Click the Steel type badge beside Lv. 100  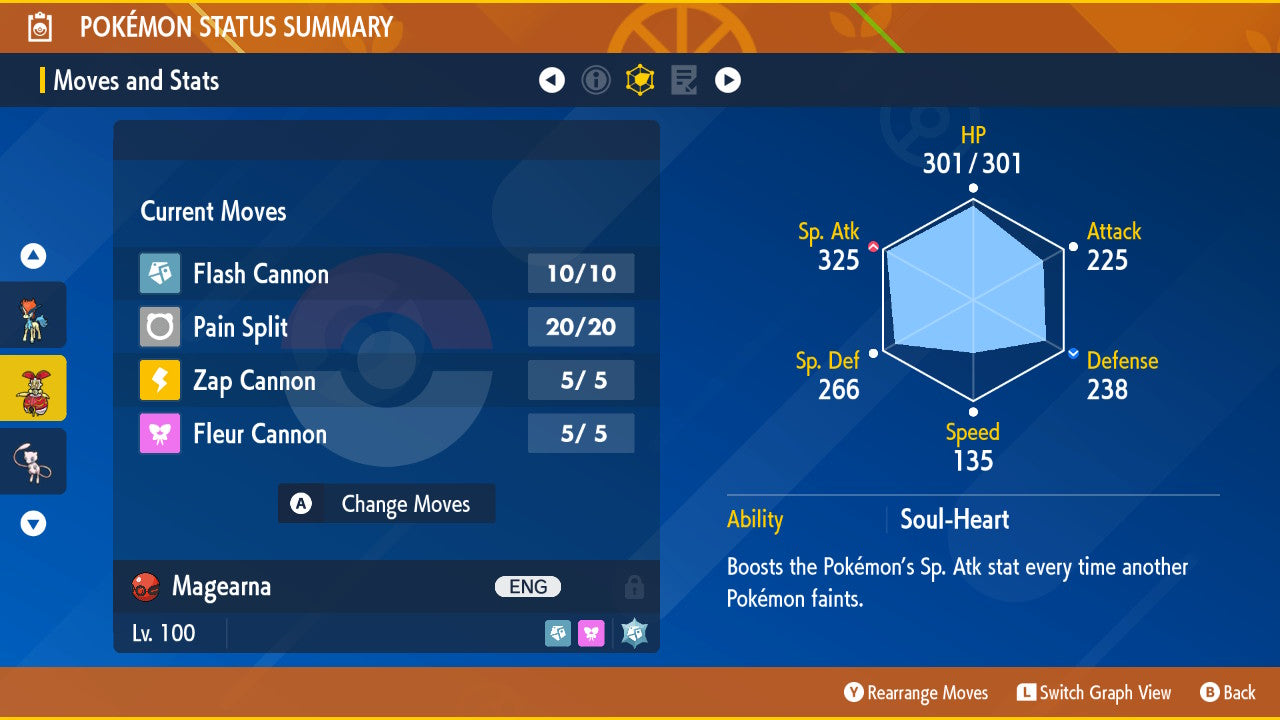[x=558, y=632]
